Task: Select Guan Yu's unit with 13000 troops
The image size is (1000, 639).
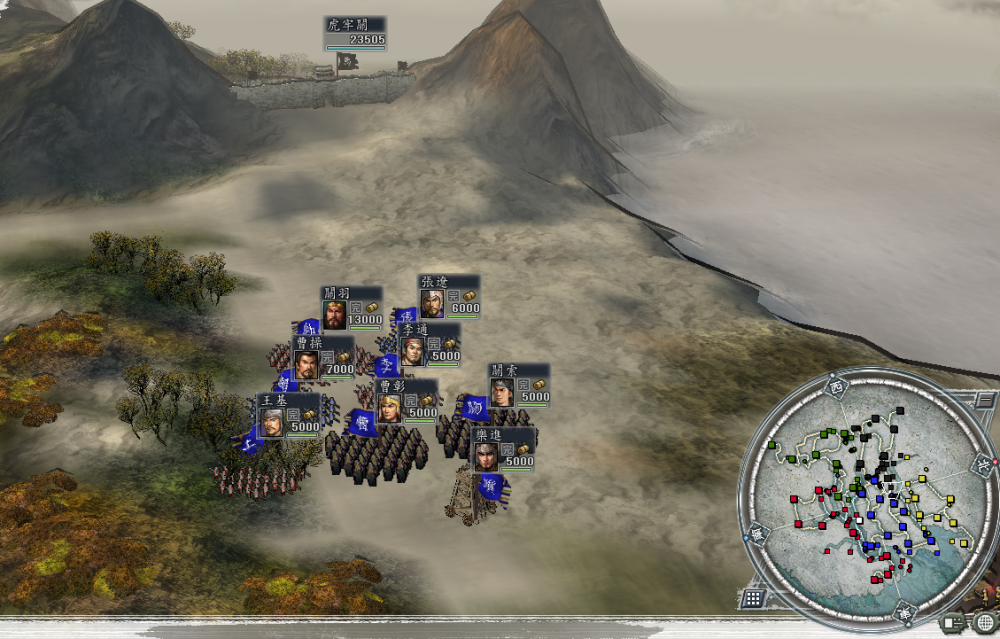Action: 352,308
